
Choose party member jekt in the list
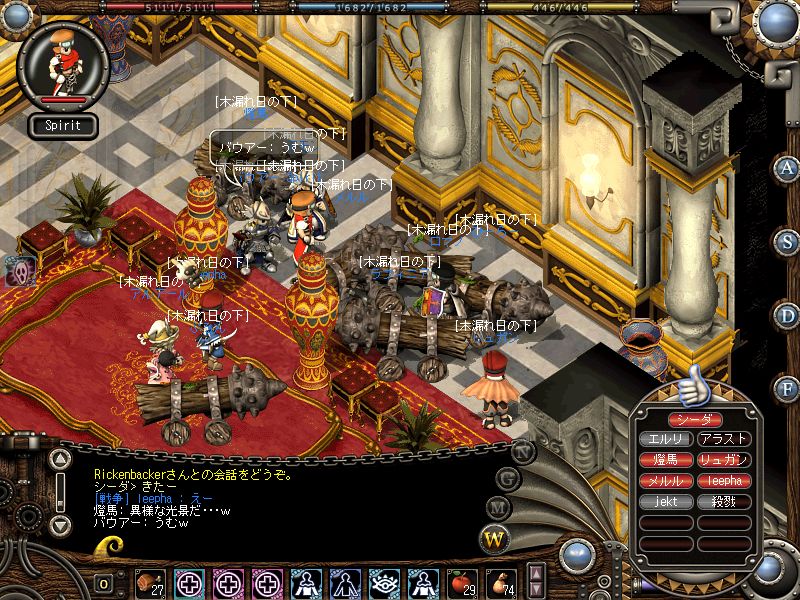pyautogui.click(x=666, y=501)
